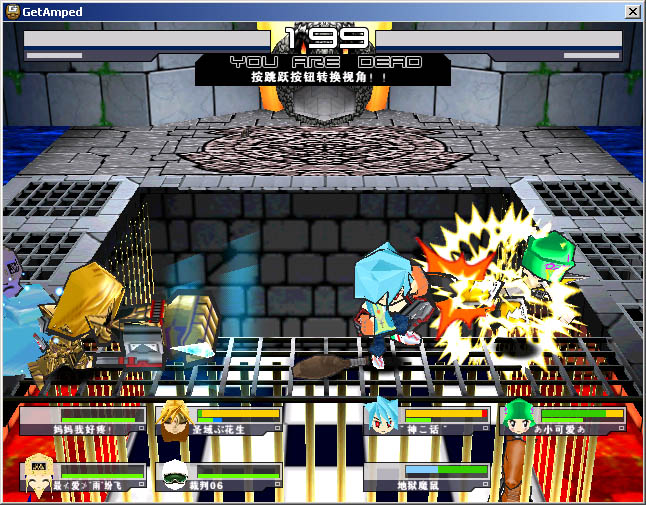Select the blonde-haired 圣城ぷ花生 player panel

click(220, 421)
